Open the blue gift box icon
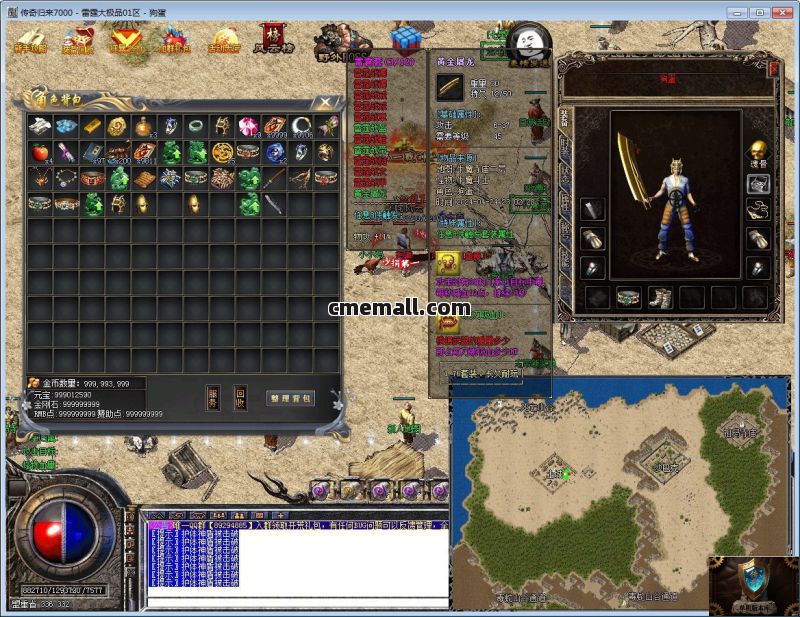800x617 pixels. click(405, 40)
